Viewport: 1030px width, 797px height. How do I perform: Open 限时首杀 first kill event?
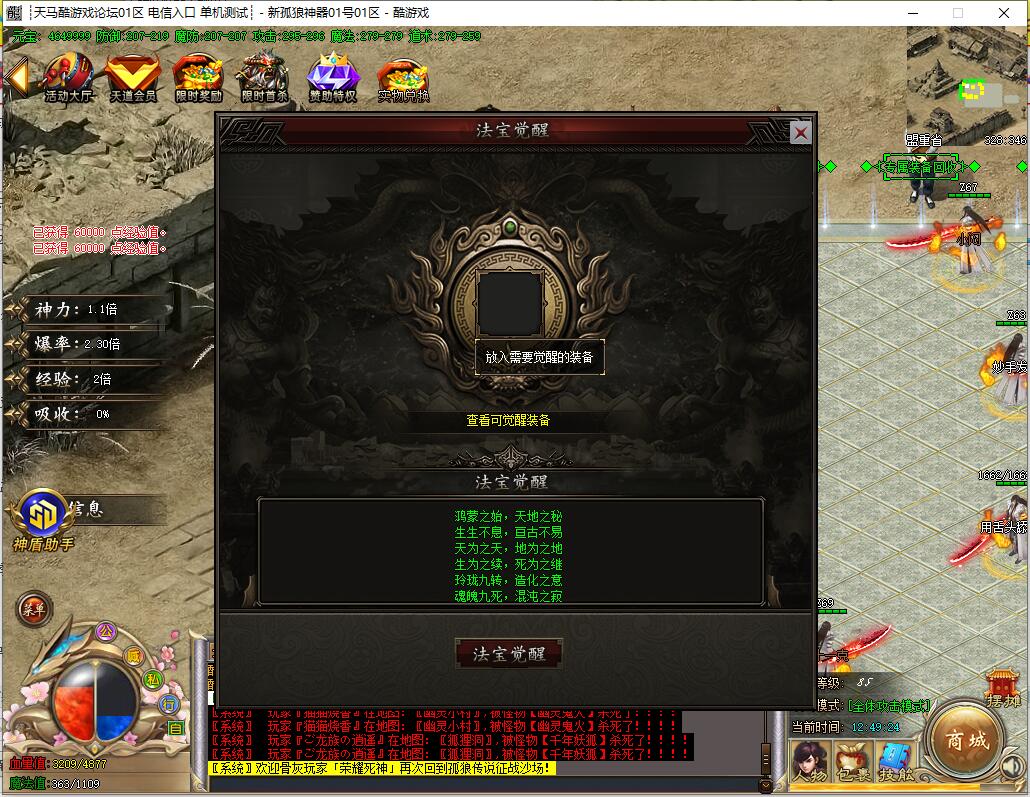263,76
